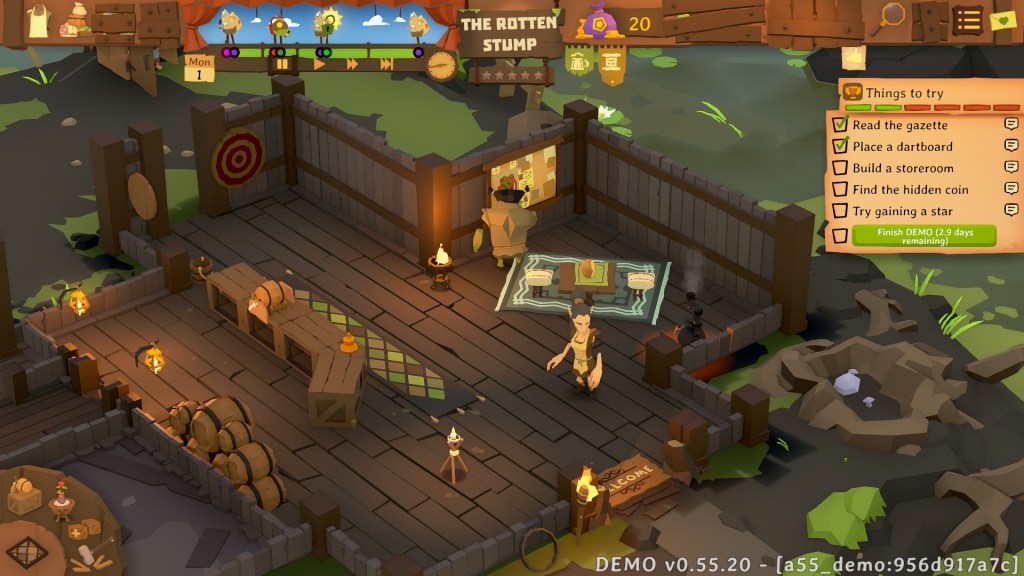Show hint for Find the hidden coin
The image size is (1024, 576).
click(1011, 189)
